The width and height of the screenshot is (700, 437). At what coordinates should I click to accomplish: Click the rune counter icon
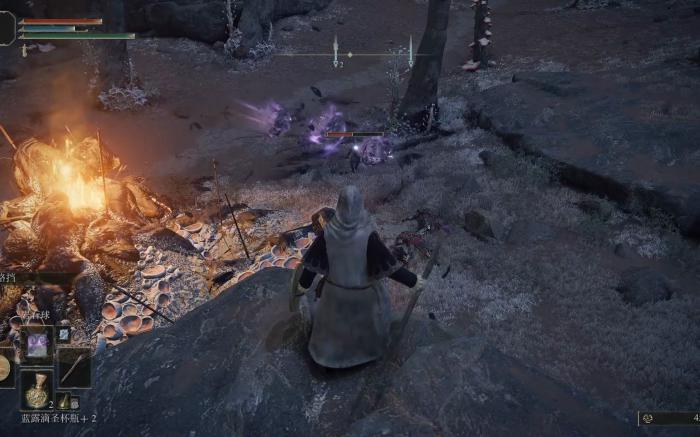(x=648, y=418)
